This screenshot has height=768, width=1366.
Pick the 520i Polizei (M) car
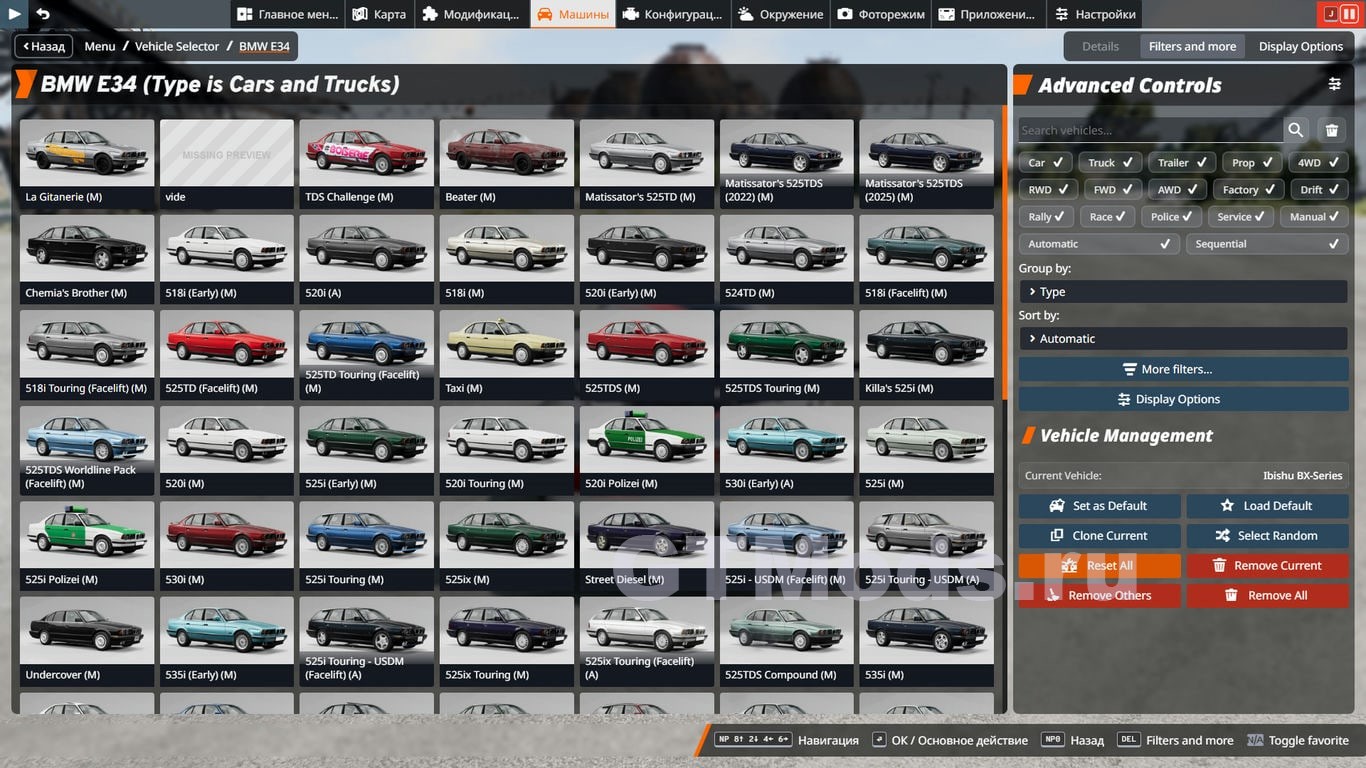pyautogui.click(x=647, y=449)
